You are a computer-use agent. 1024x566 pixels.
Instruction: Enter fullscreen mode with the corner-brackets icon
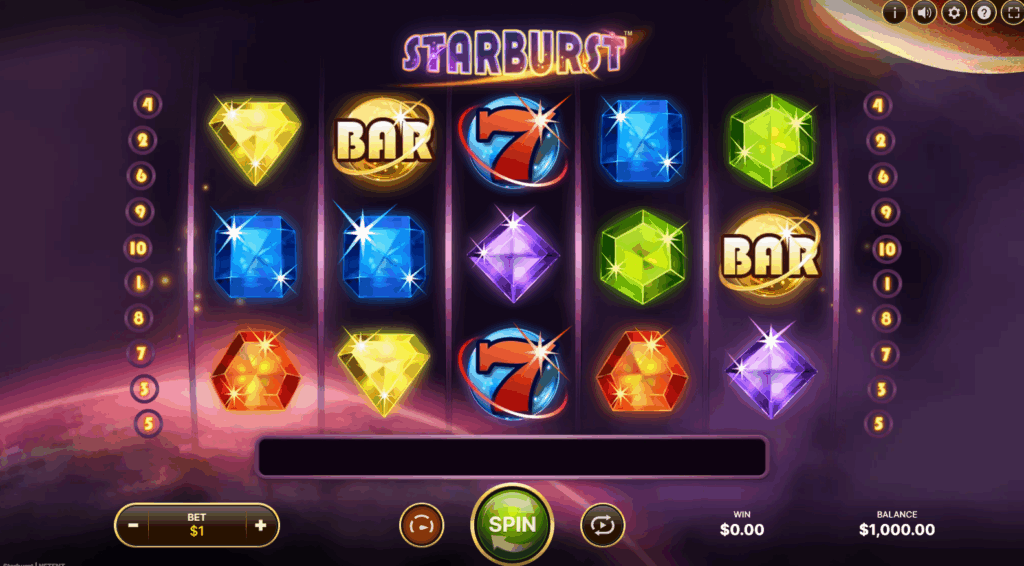click(x=1011, y=13)
